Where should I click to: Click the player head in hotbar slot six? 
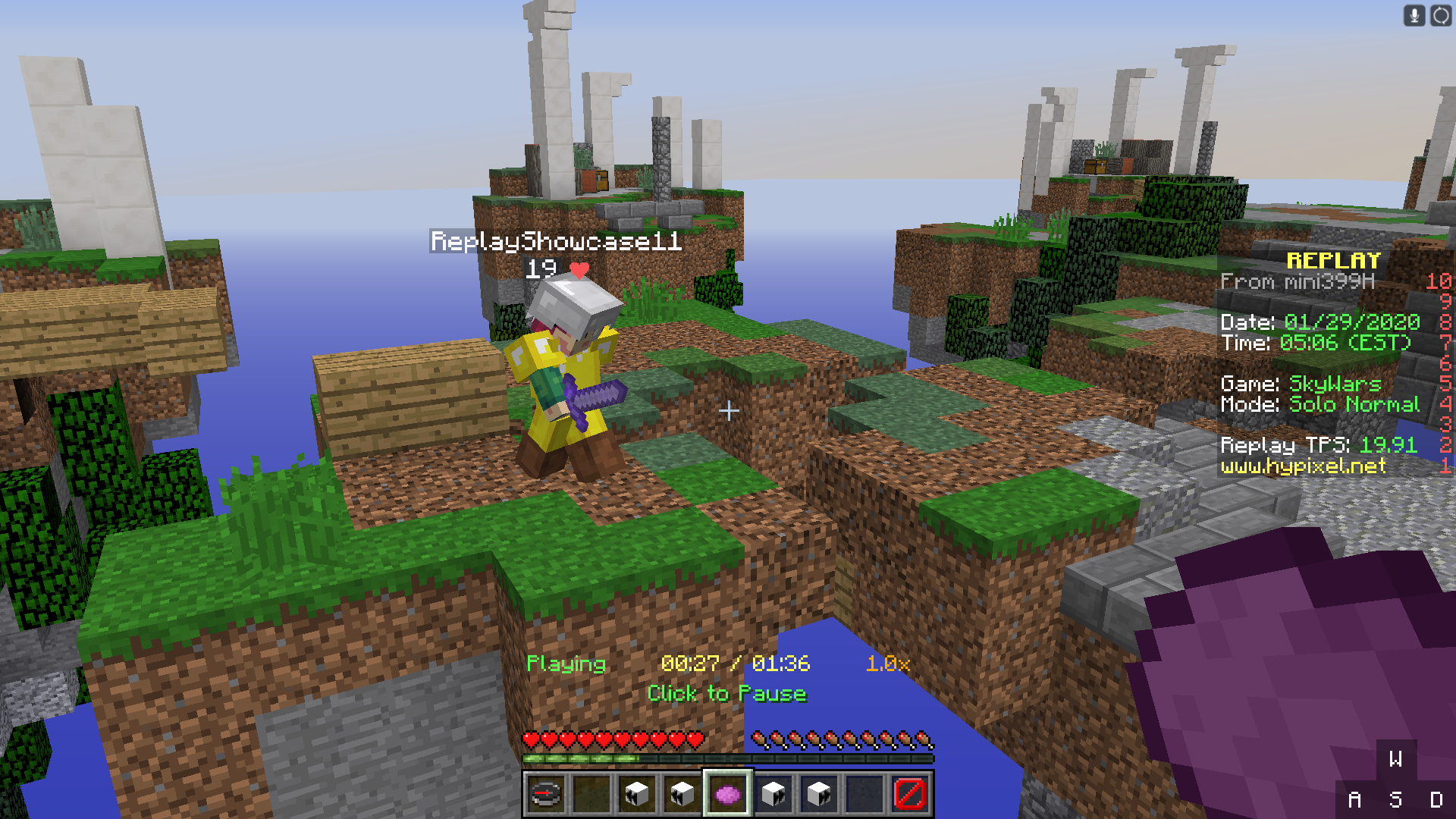[774, 794]
